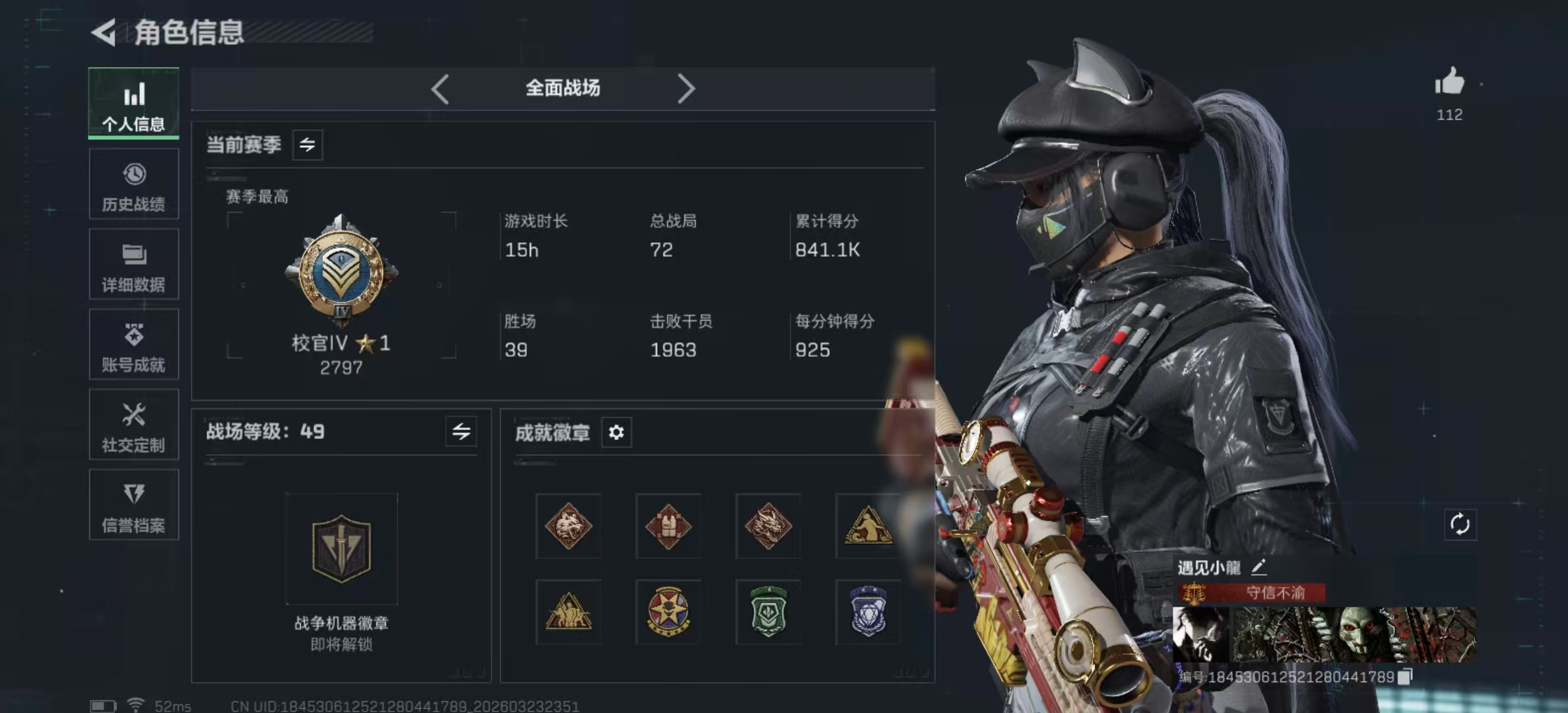Screen dimensions: 1568x713
Task: Go back from the 角色信息 screen
Action: 104,32
